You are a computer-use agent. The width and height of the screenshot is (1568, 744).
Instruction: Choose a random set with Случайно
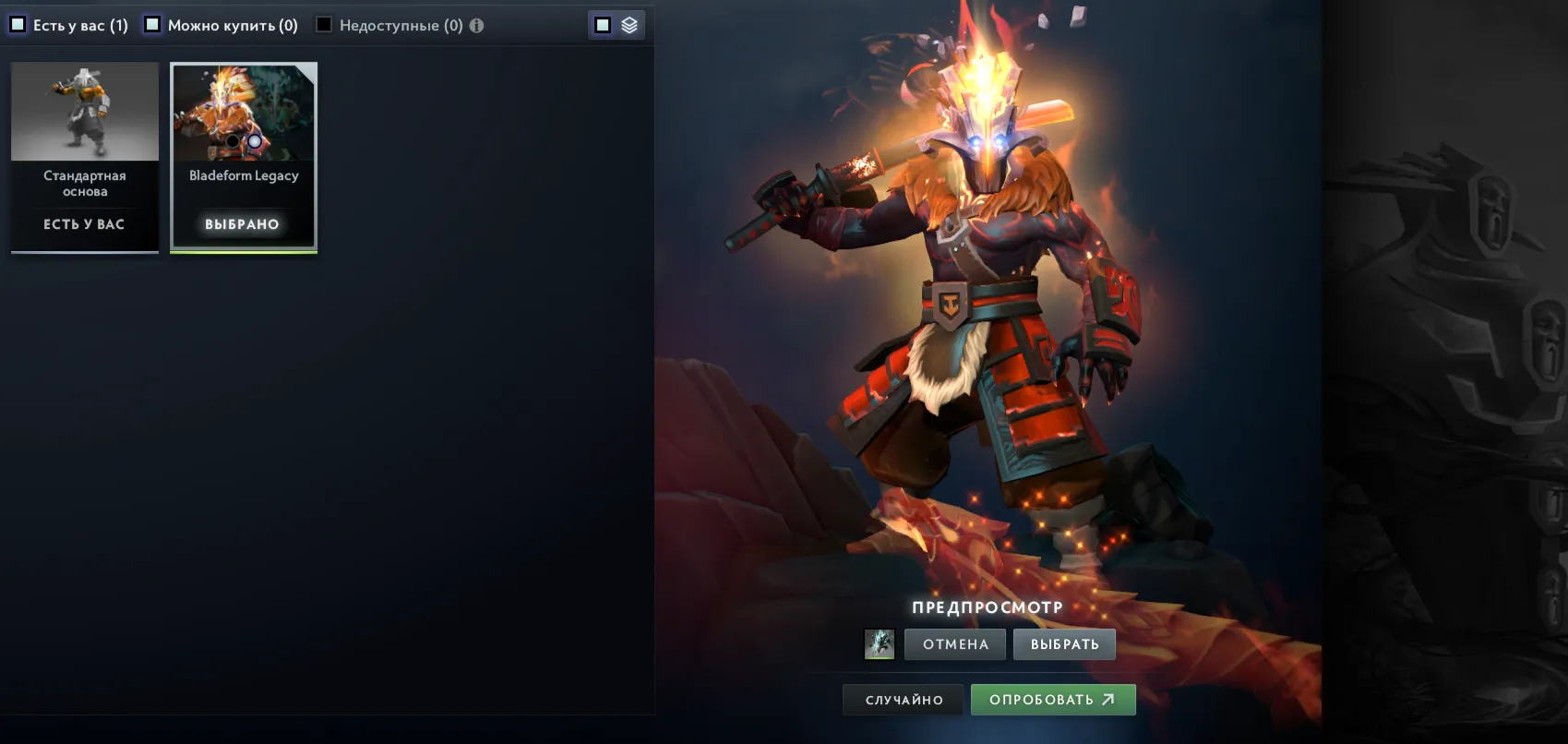[904, 700]
